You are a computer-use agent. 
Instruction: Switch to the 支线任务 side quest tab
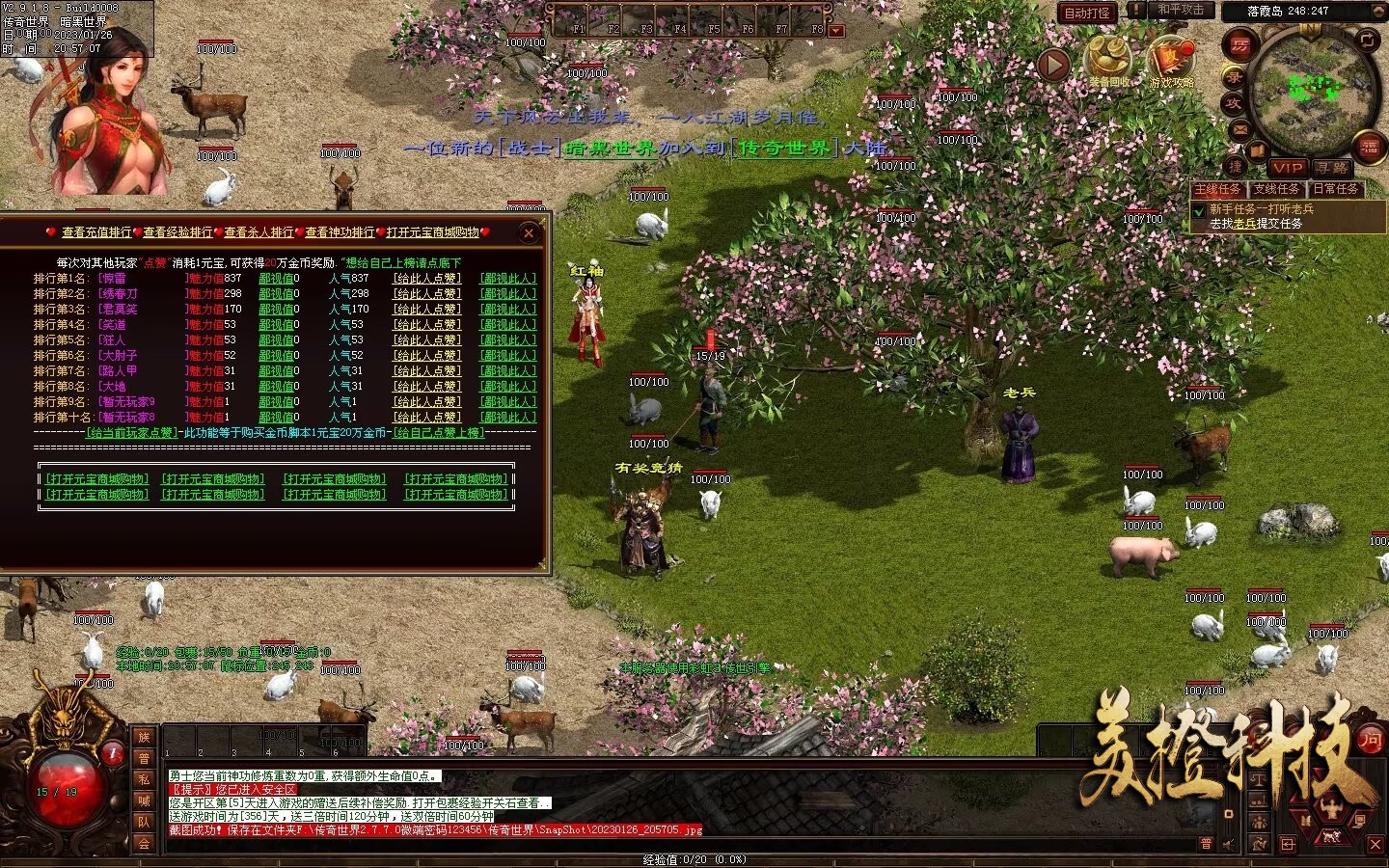tap(1277, 190)
